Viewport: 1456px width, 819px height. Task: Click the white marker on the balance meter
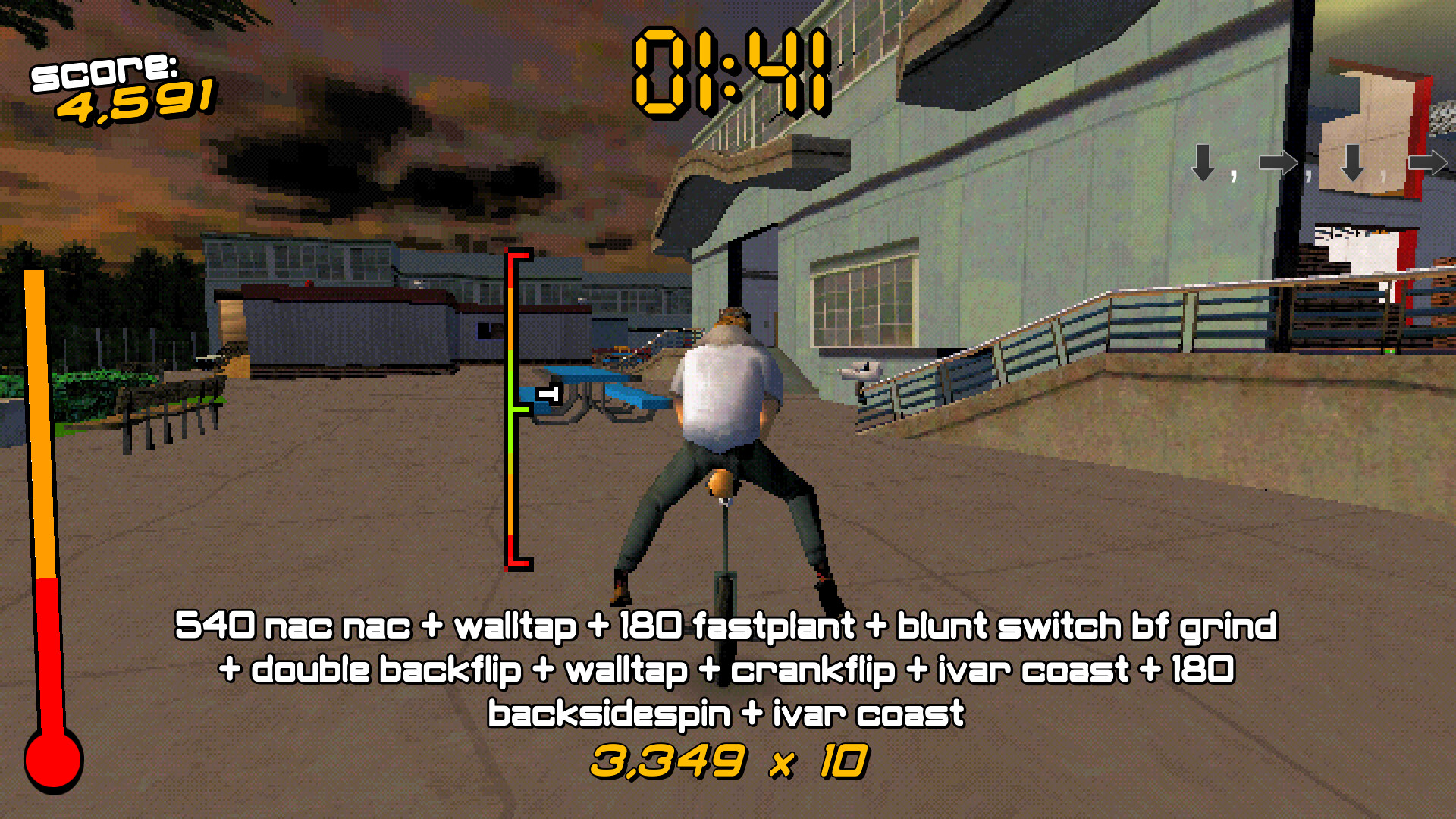[x=548, y=394]
